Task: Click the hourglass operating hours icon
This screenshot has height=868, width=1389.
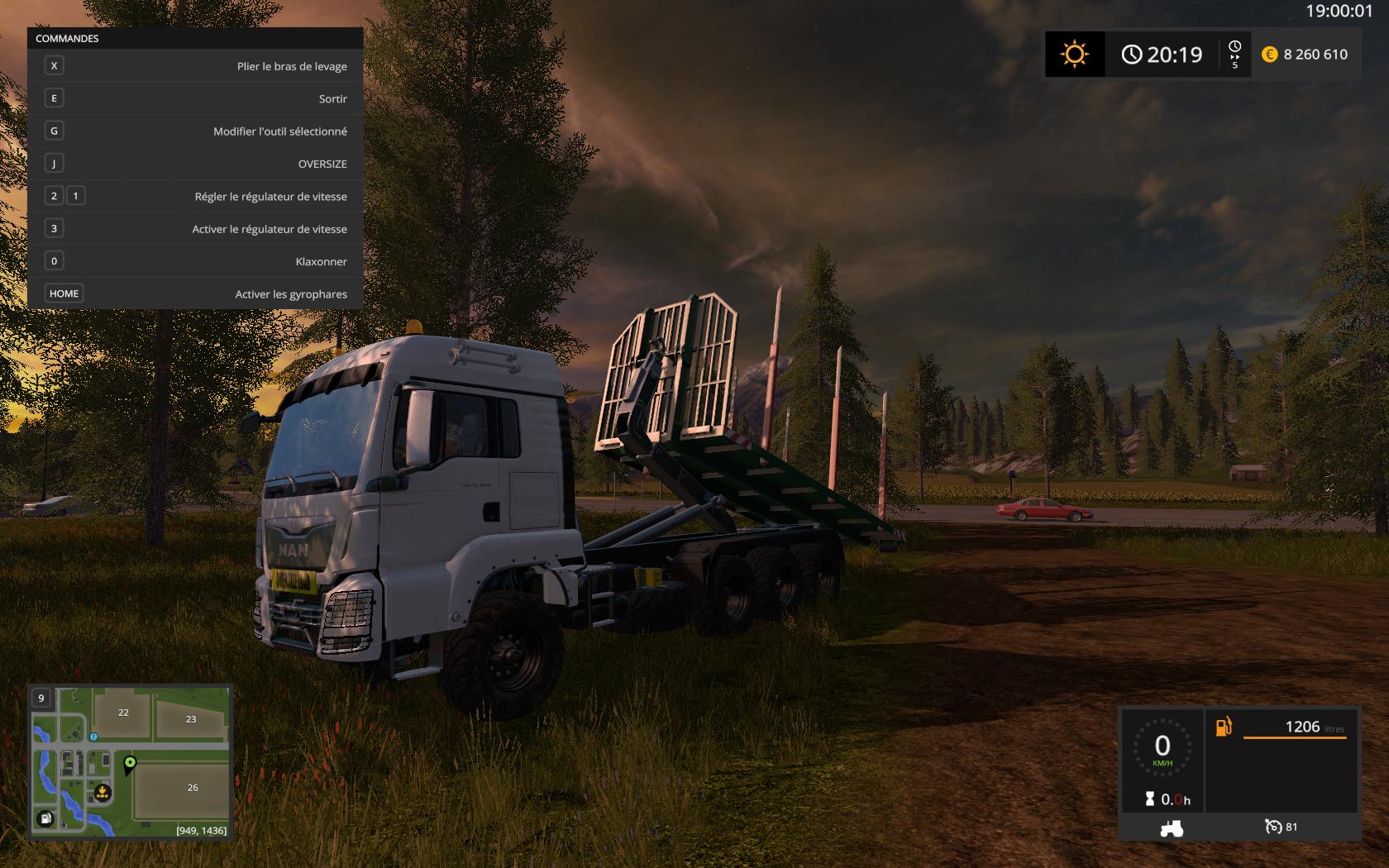Action: (x=1149, y=799)
